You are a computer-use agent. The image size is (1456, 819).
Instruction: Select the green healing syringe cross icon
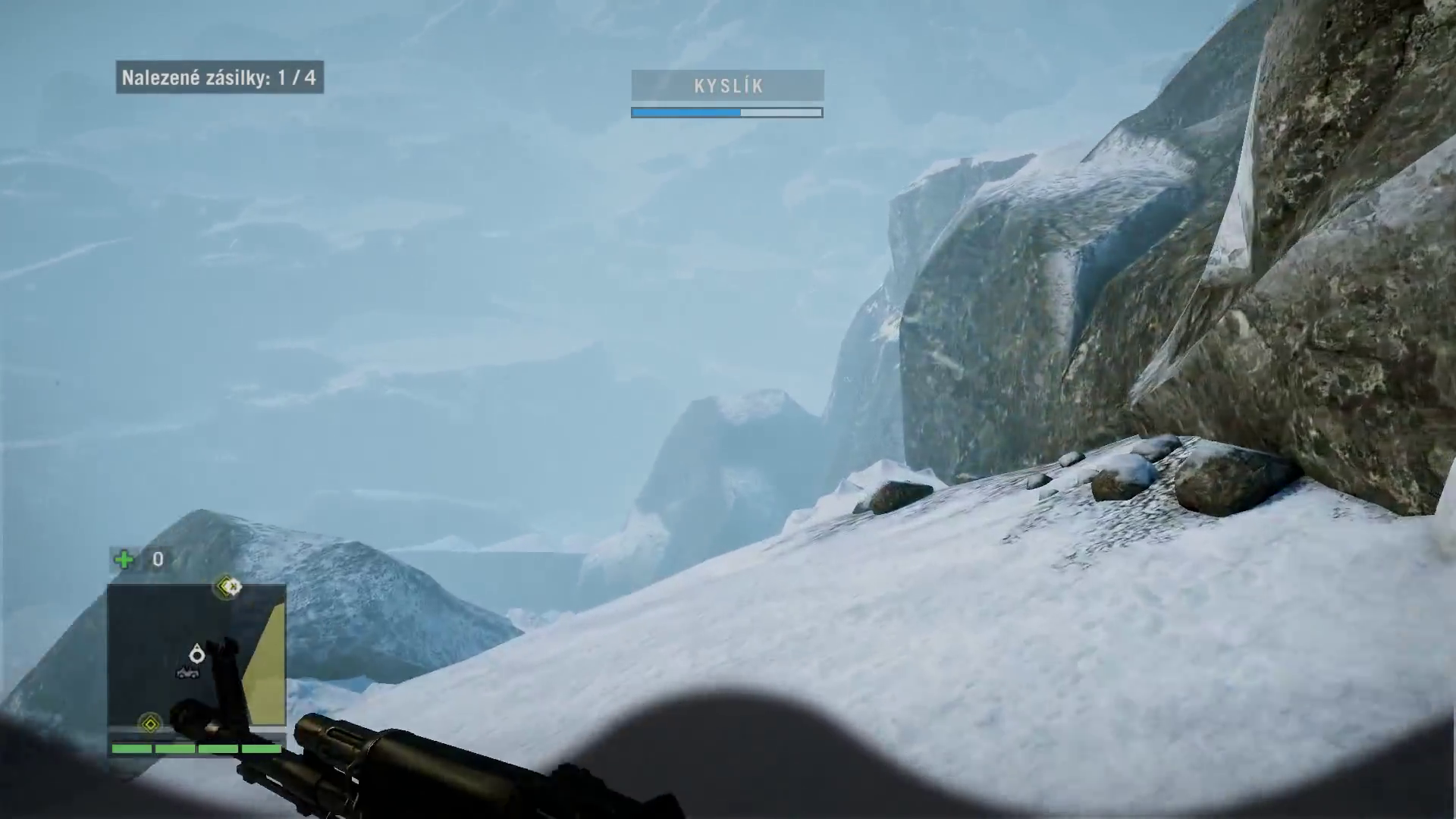[124, 560]
